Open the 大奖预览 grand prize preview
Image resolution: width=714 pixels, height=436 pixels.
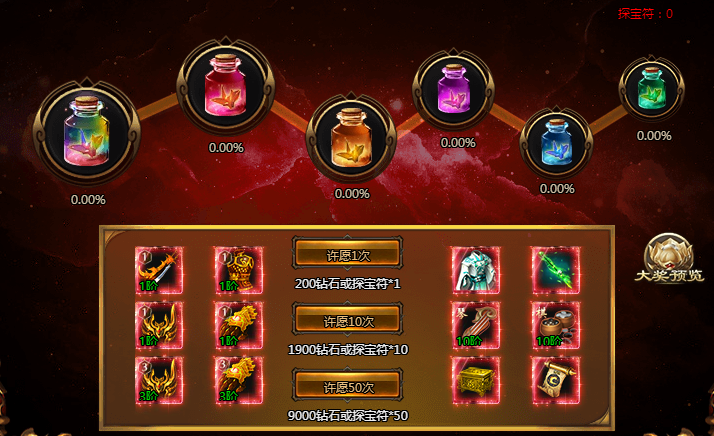667,260
